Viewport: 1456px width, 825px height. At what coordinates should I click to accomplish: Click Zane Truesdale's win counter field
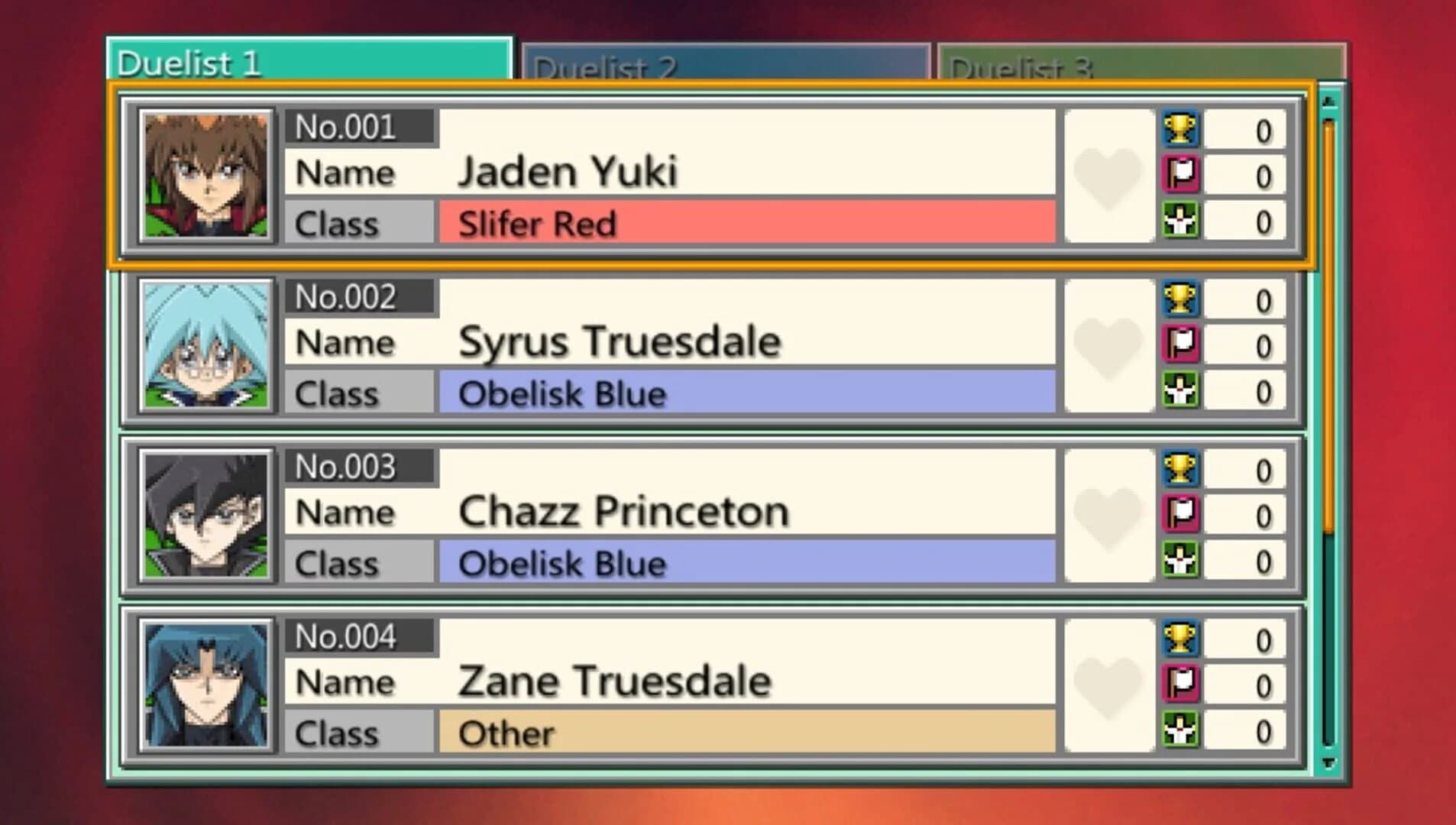(1245, 642)
